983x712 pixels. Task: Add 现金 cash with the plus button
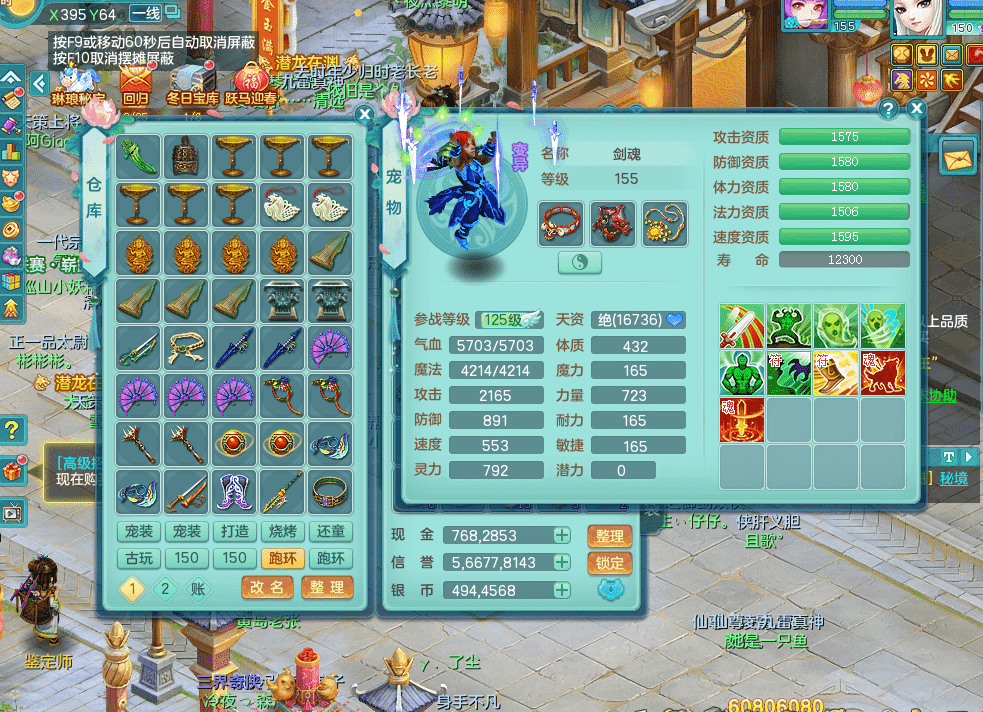562,536
